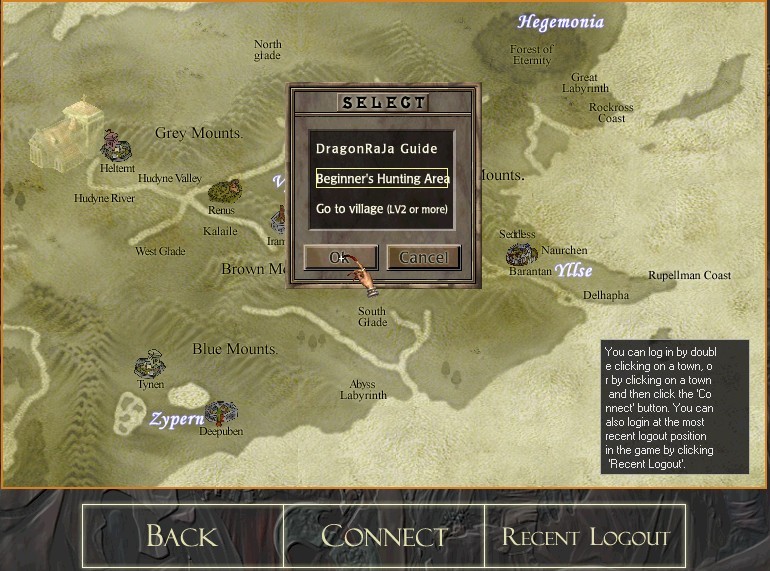Confirm the selection with the Ok button
770x571 pixels.
point(340,257)
